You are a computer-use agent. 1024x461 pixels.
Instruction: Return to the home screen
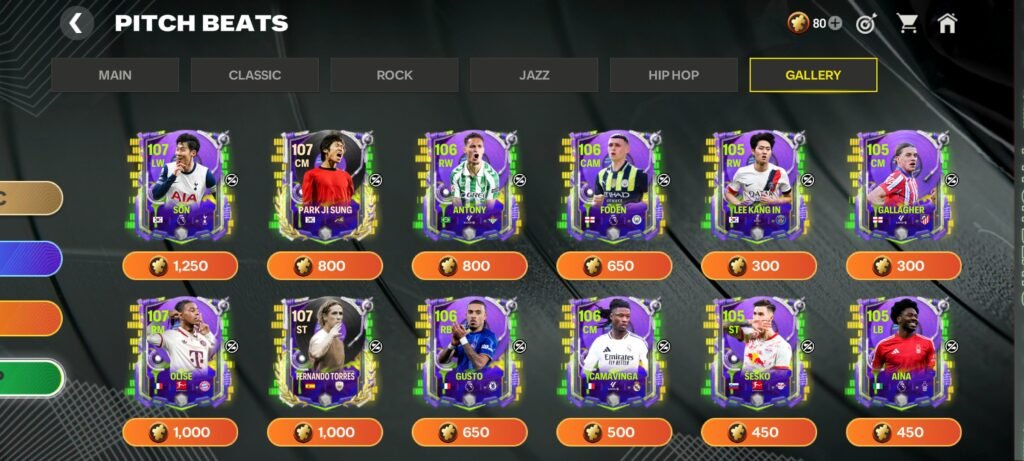coord(947,23)
